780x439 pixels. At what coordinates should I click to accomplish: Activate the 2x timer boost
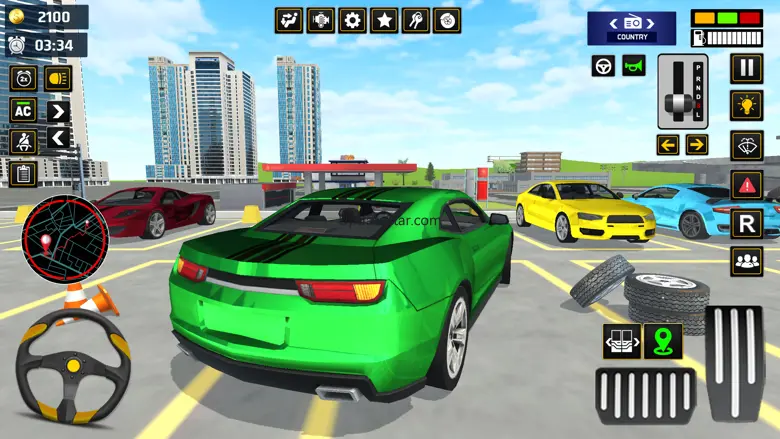point(23,78)
